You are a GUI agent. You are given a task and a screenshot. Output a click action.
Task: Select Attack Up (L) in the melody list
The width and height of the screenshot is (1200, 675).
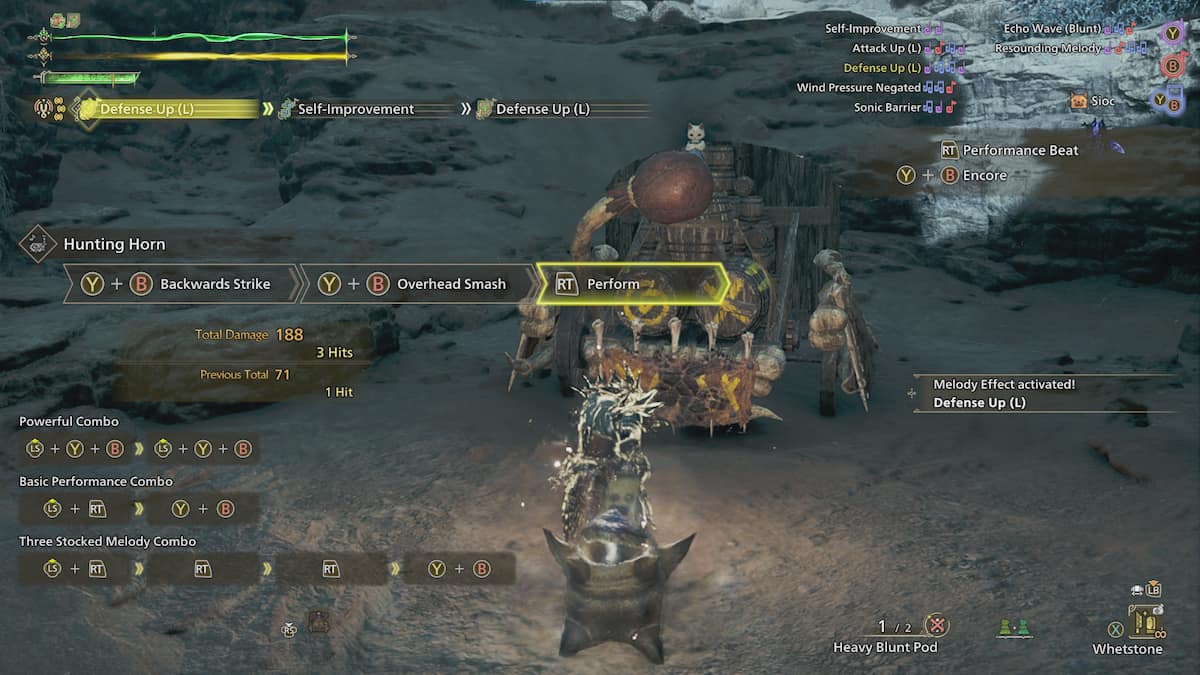click(887, 48)
